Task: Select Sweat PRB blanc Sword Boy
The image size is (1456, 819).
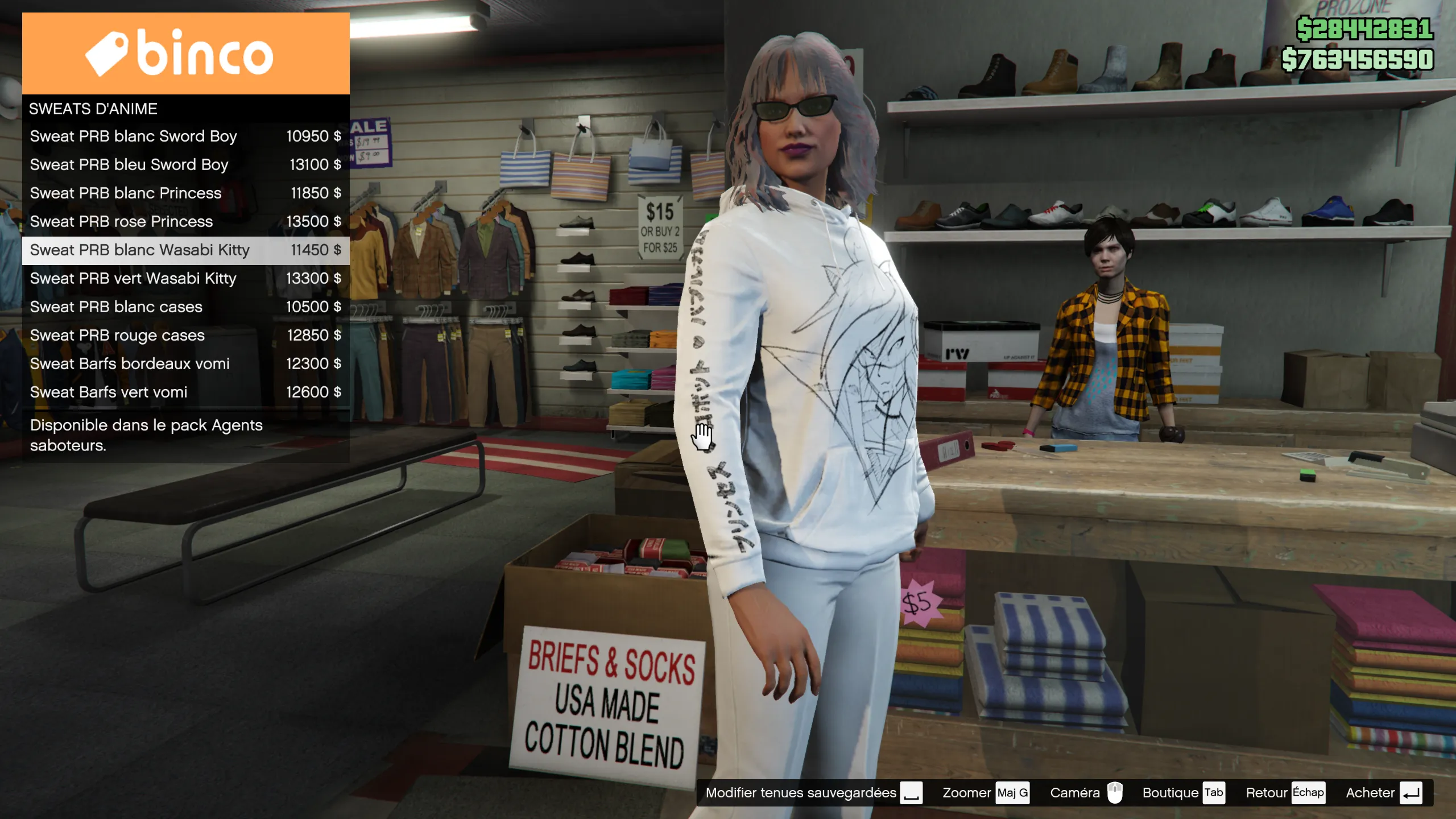Action: coord(185,136)
